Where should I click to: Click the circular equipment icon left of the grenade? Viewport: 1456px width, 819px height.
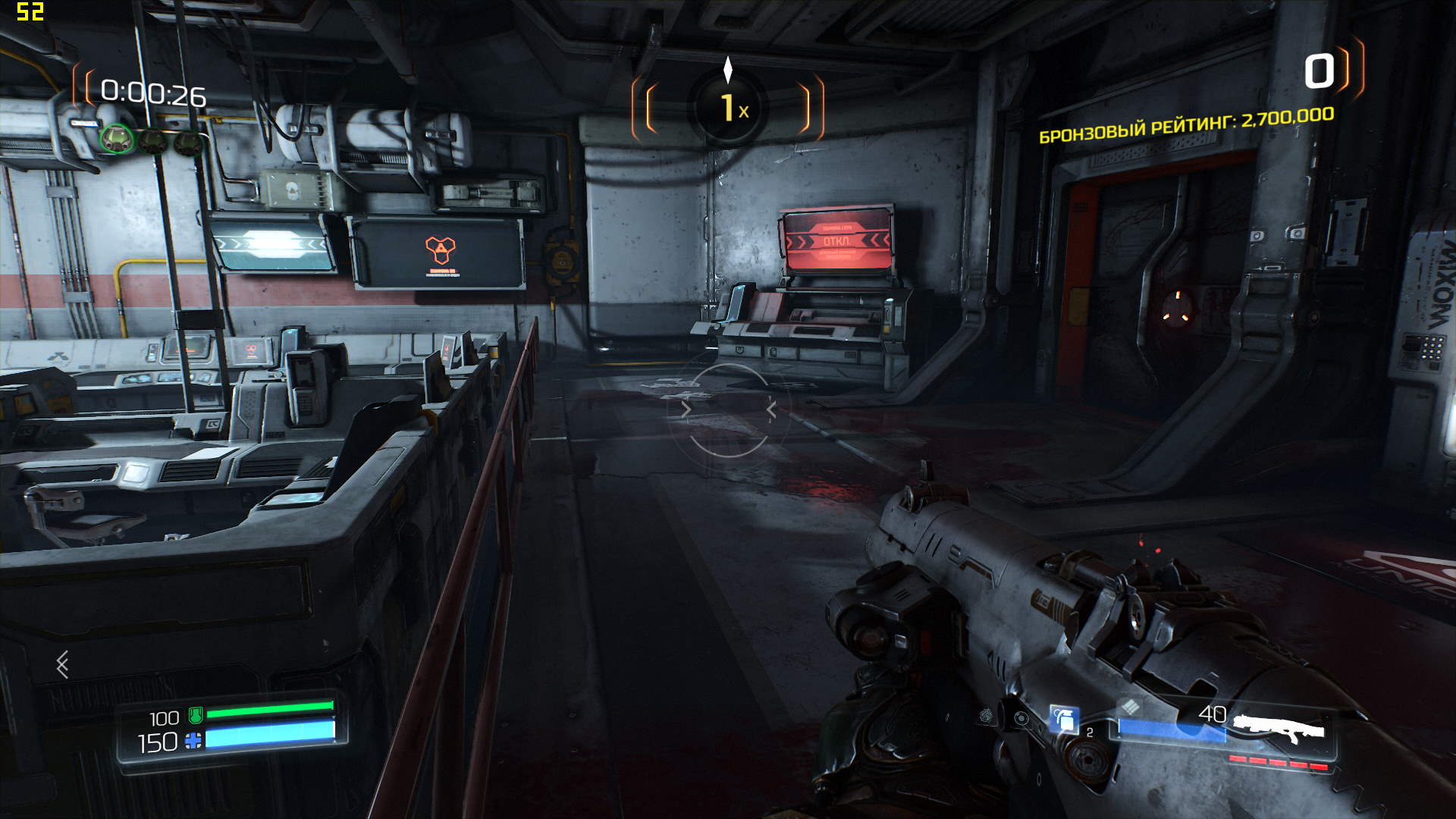click(x=1022, y=718)
